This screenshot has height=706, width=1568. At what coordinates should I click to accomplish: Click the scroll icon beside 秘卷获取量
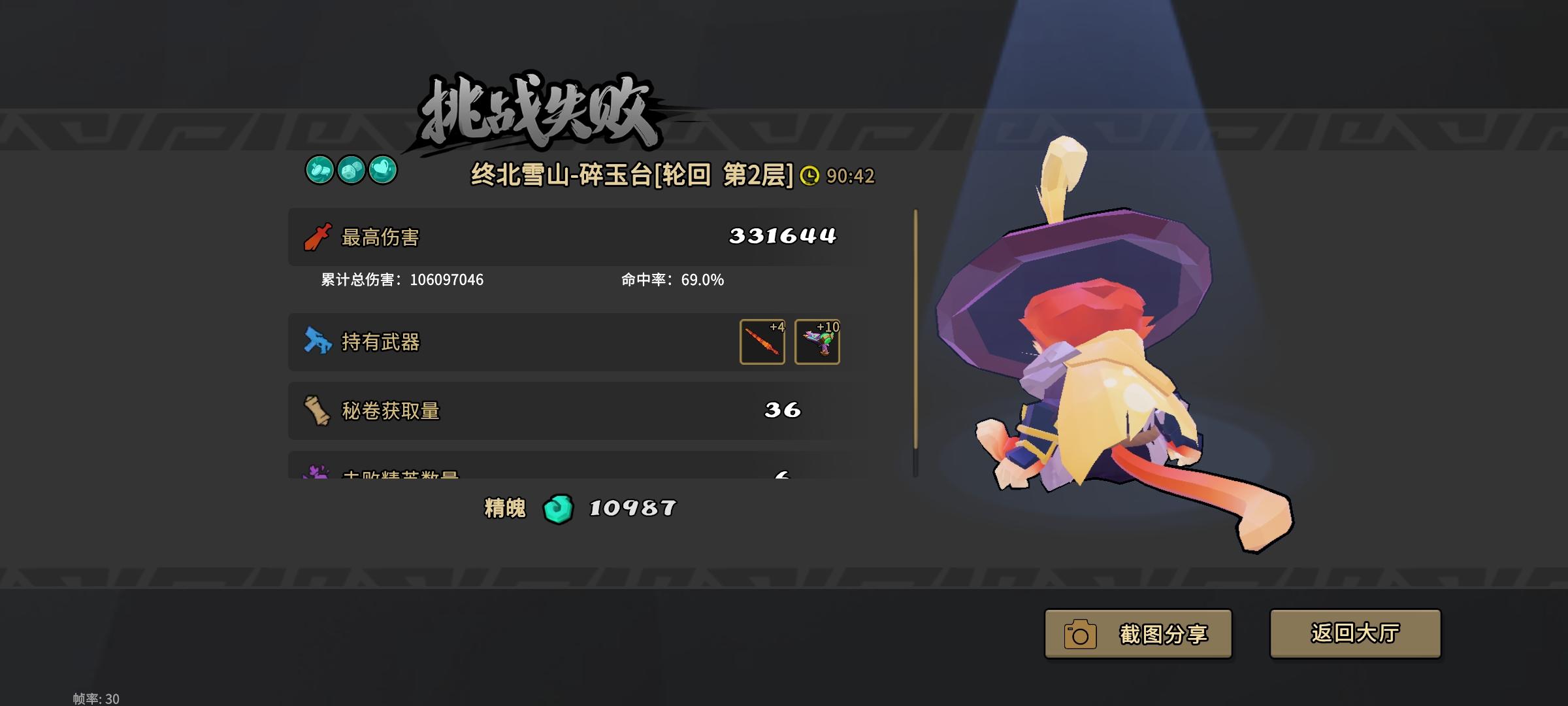(x=318, y=410)
